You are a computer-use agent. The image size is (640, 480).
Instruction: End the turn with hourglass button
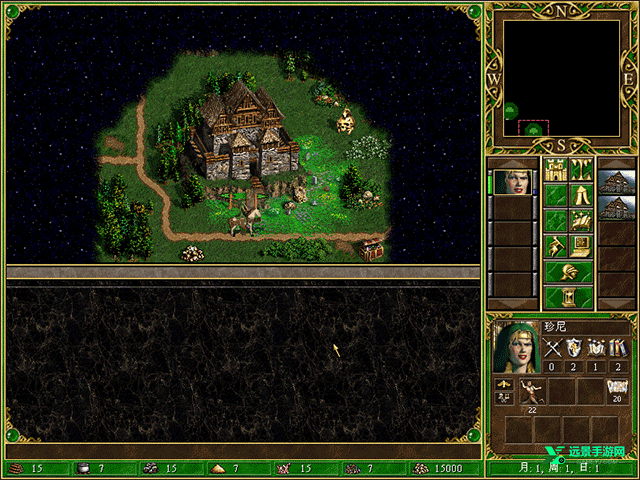click(568, 297)
